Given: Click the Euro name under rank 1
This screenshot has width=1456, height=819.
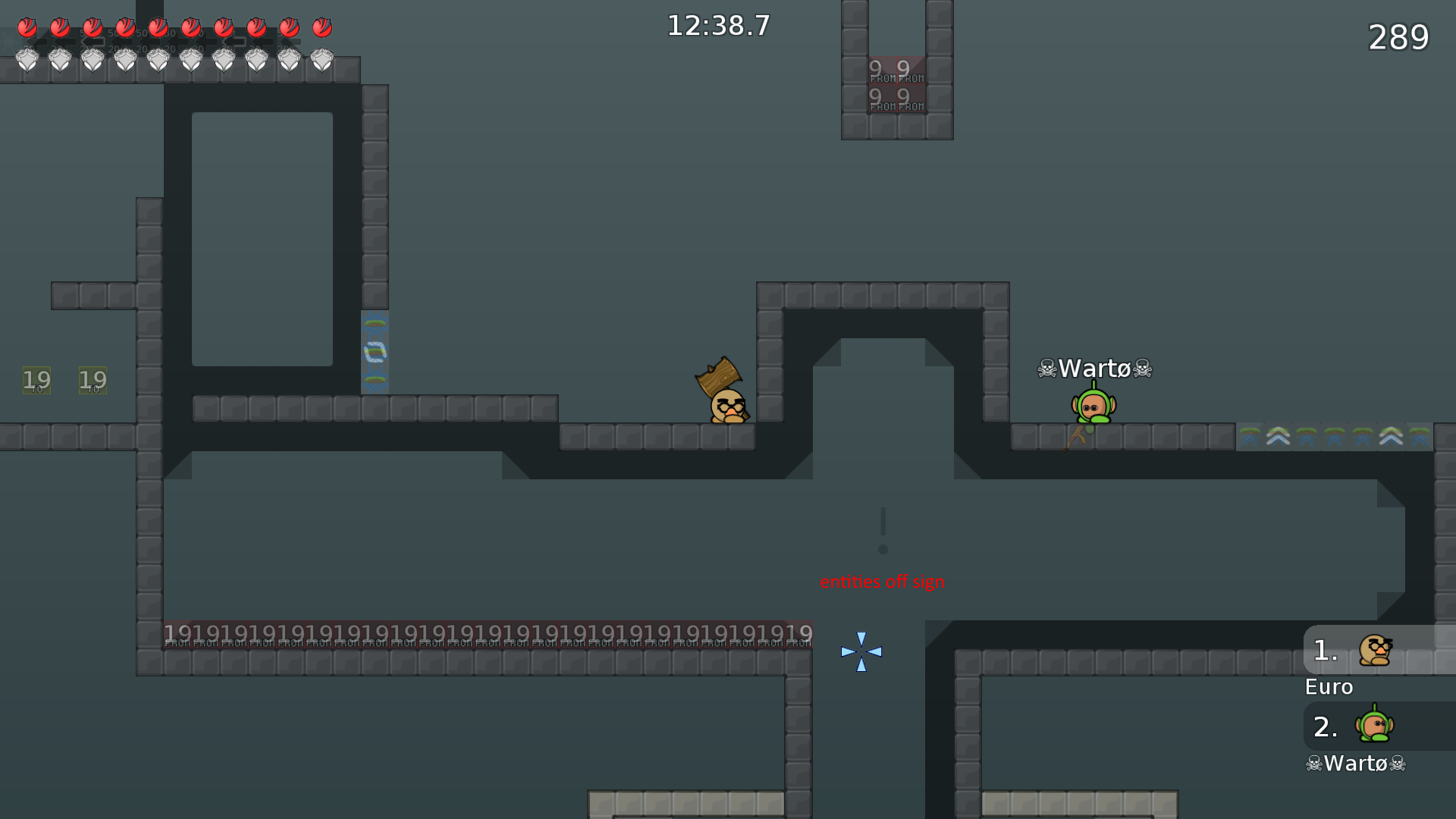Looking at the screenshot, I should point(1328,687).
